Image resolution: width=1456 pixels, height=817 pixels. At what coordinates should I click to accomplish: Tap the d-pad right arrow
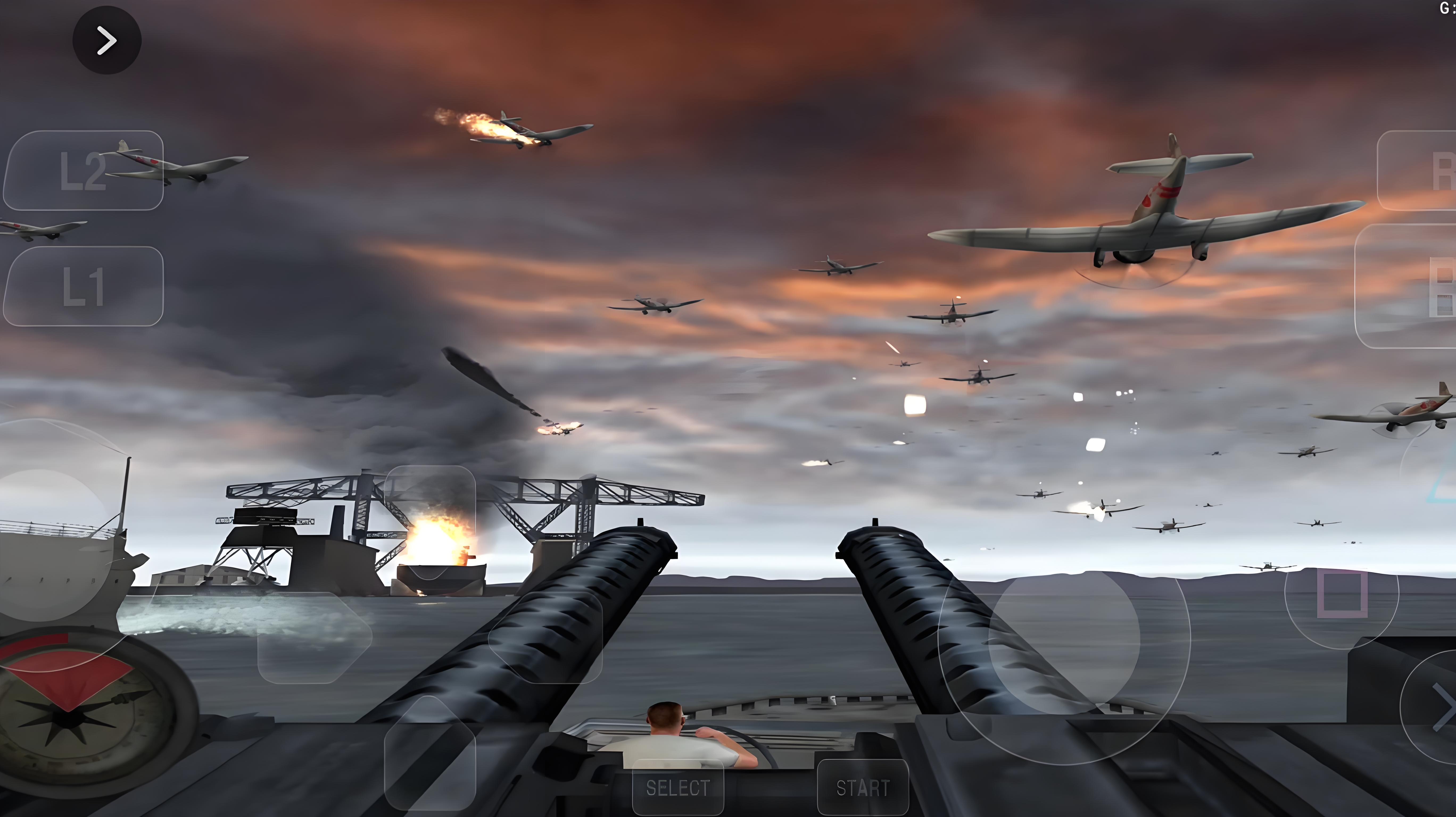pos(545,637)
